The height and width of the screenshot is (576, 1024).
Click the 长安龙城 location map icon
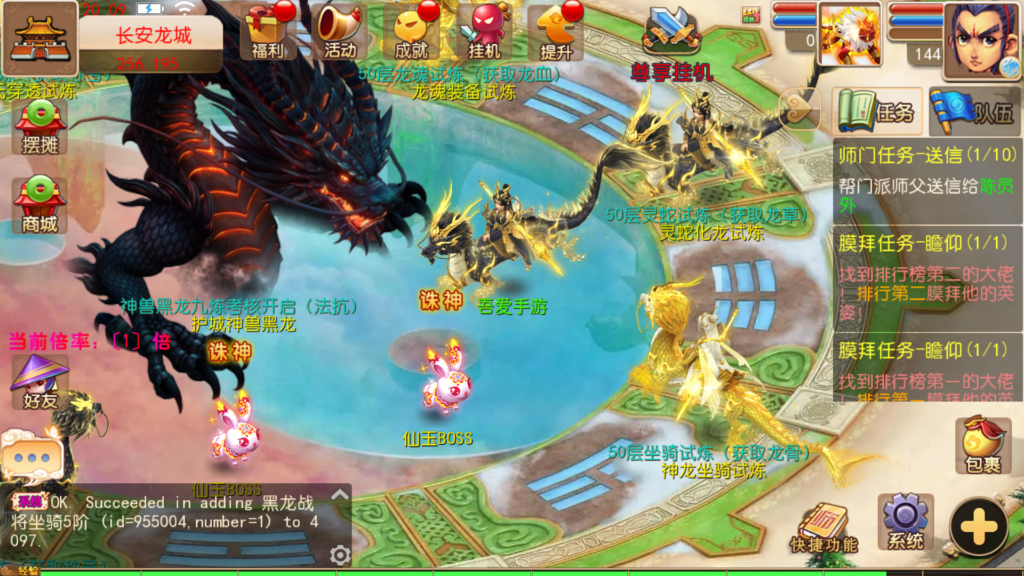(x=41, y=36)
